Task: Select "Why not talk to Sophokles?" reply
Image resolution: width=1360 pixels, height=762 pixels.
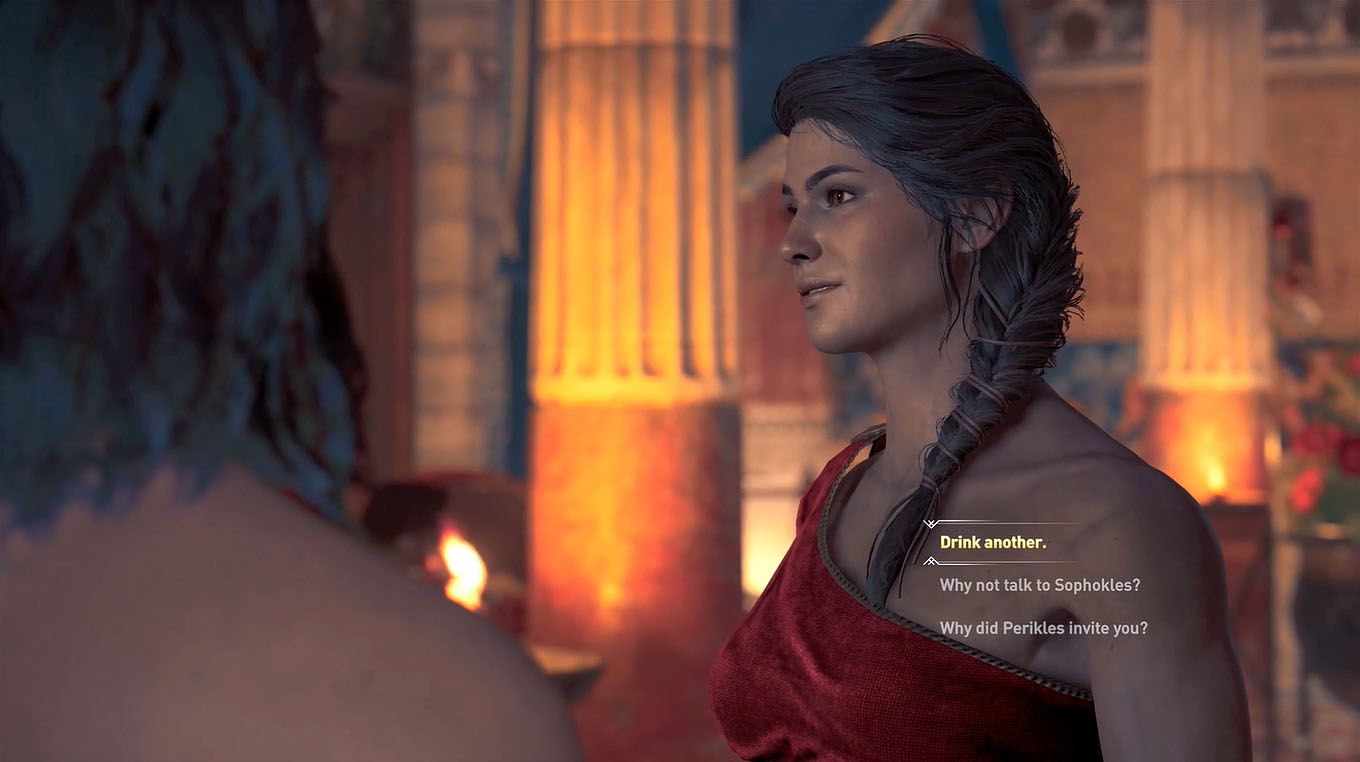Action: [x=1039, y=585]
